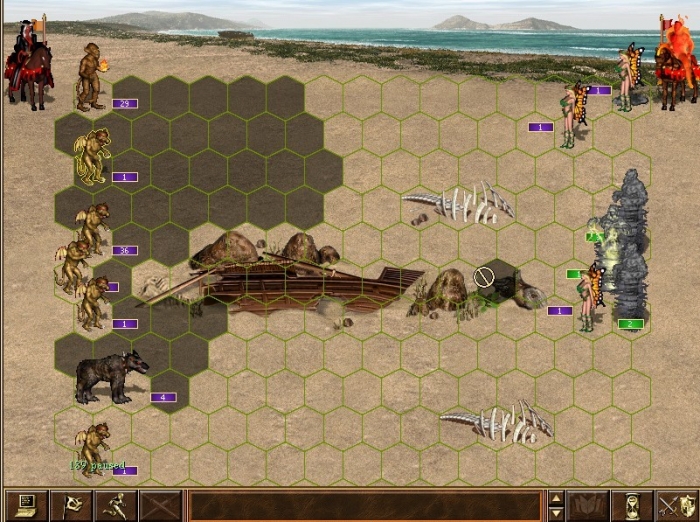
Task: Retreat using the running man button
Action: tap(116, 505)
